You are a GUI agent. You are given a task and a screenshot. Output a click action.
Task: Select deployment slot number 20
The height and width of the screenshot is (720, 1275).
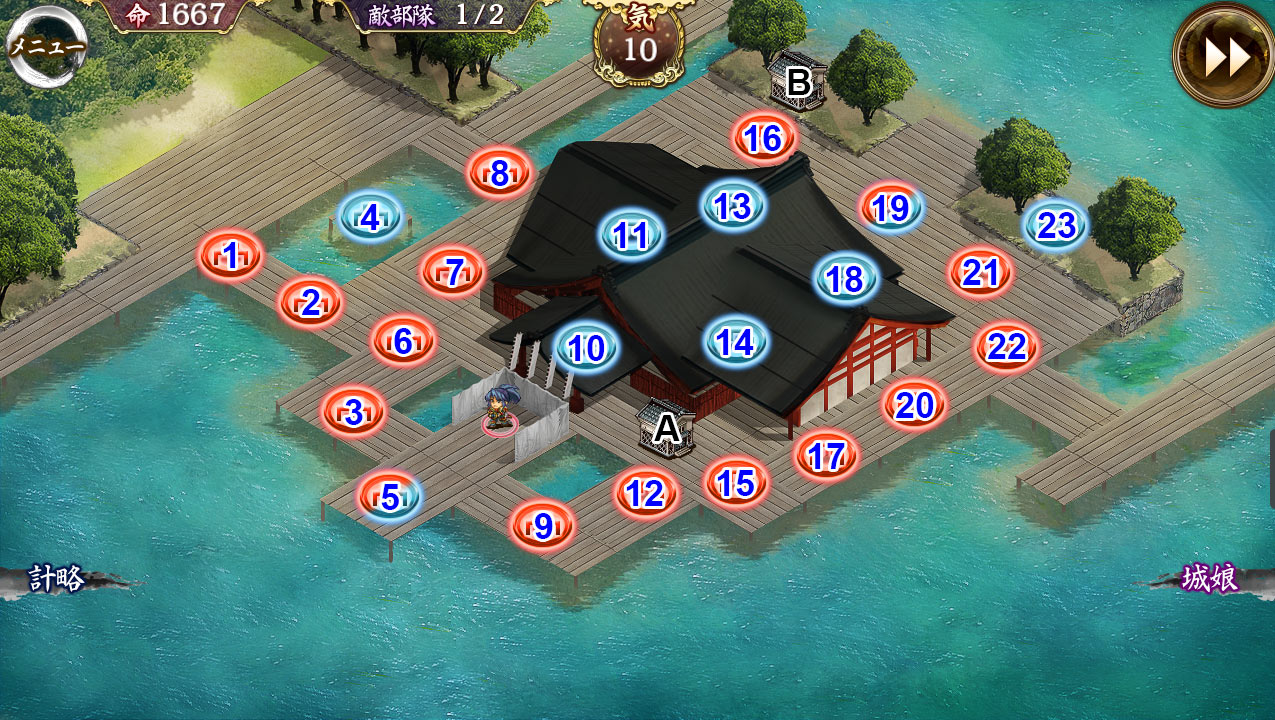(914, 405)
